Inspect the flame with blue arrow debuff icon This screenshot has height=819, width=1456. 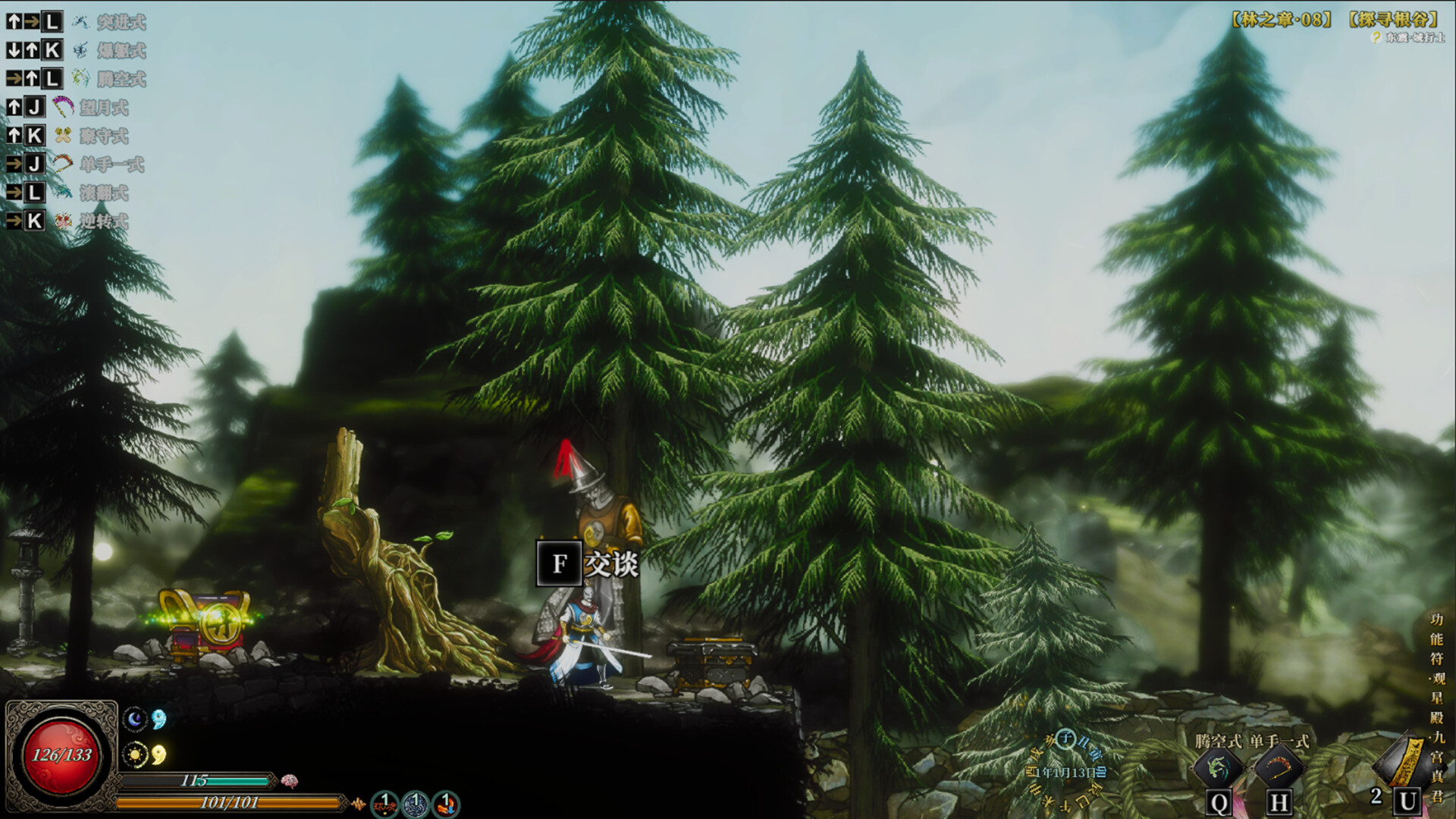pyautogui.click(x=447, y=804)
